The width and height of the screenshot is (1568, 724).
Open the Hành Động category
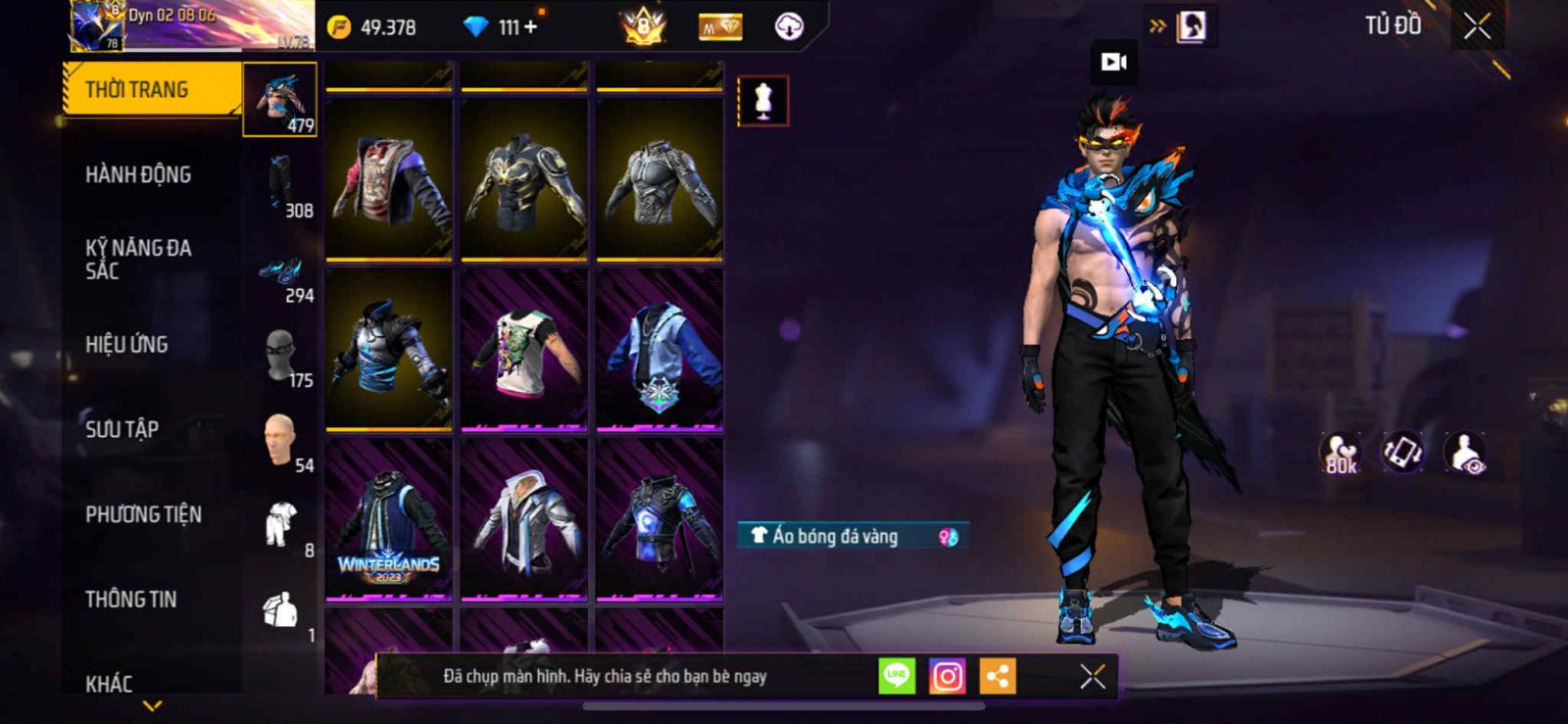click(138, 175)
